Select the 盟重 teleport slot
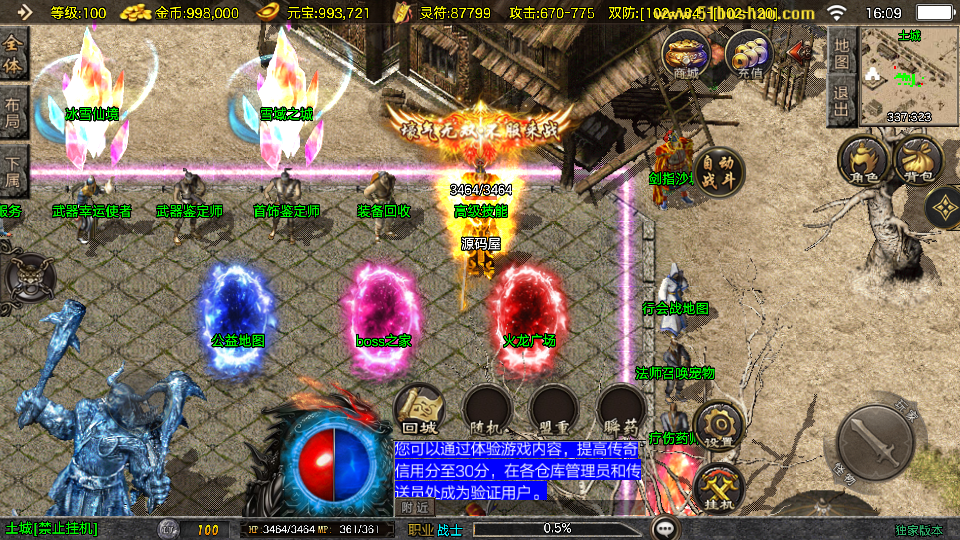This screenshot has height=540, width=960. tap(555, 410)
